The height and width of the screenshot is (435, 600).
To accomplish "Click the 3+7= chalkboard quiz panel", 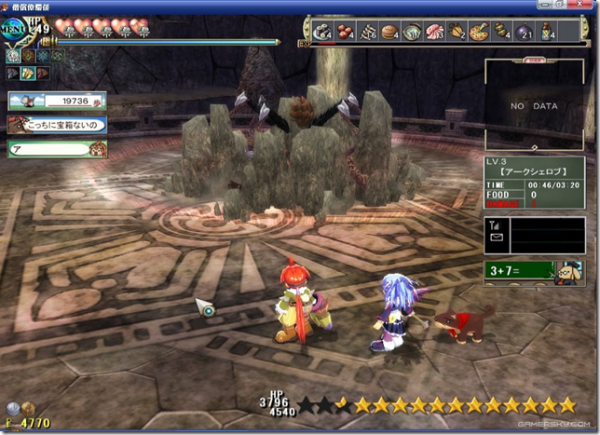I will coord(520,269).
